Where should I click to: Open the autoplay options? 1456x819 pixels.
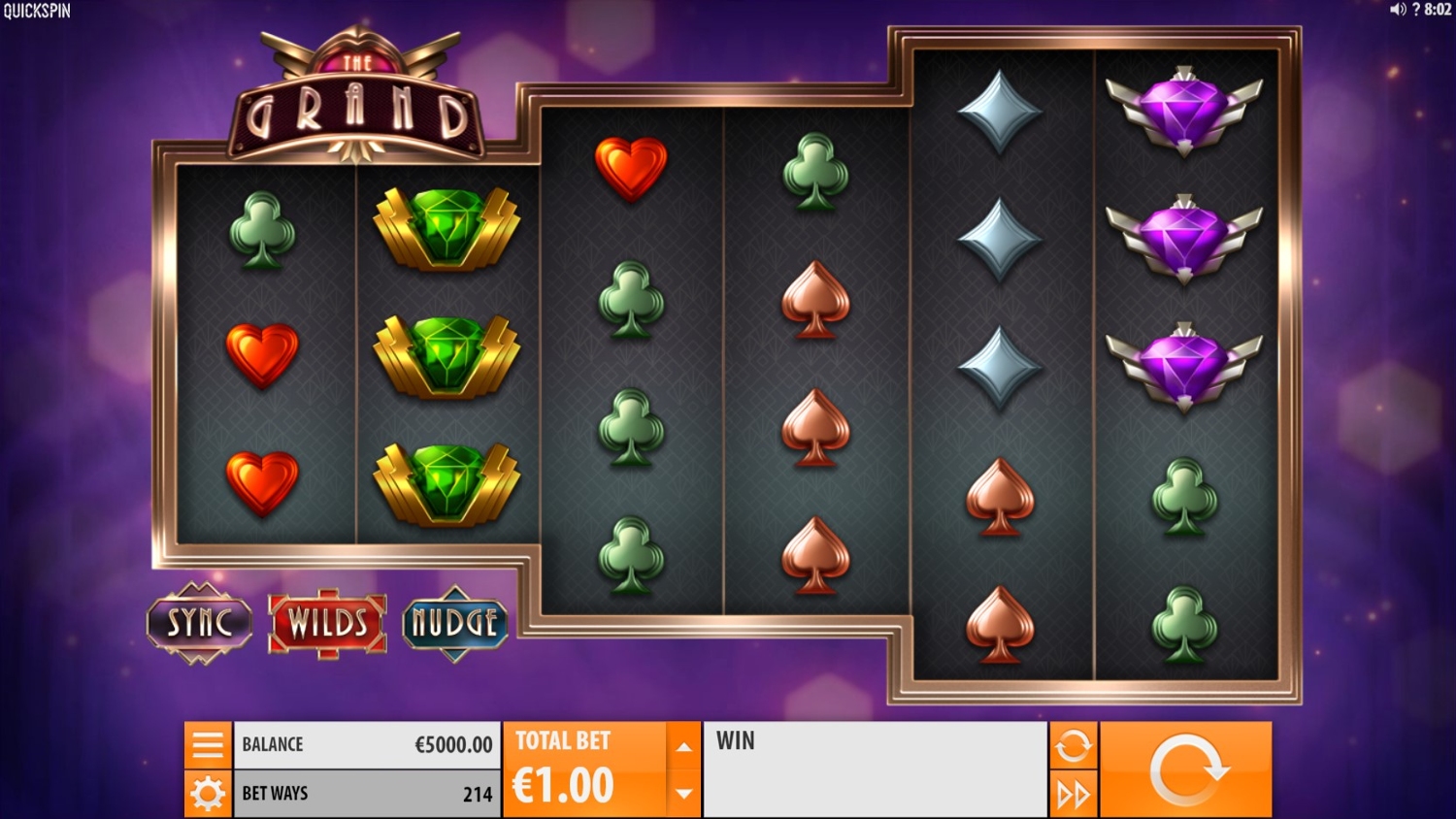pyautogui.click(x=1073, y=745)
